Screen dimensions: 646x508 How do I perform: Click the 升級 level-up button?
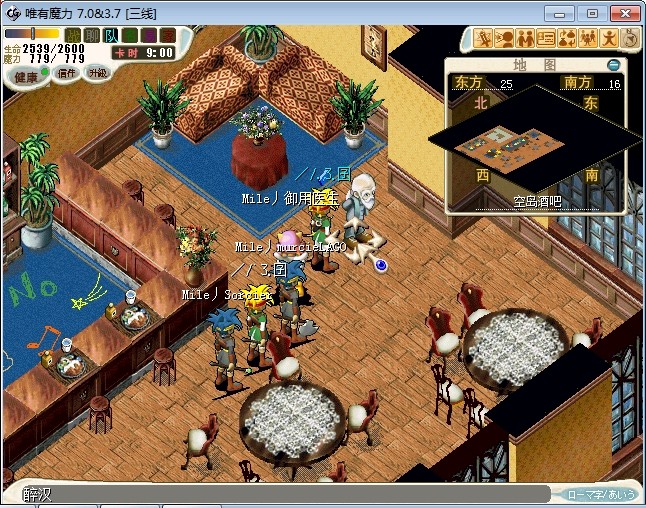pyautogui.click(x=97, y=73)
